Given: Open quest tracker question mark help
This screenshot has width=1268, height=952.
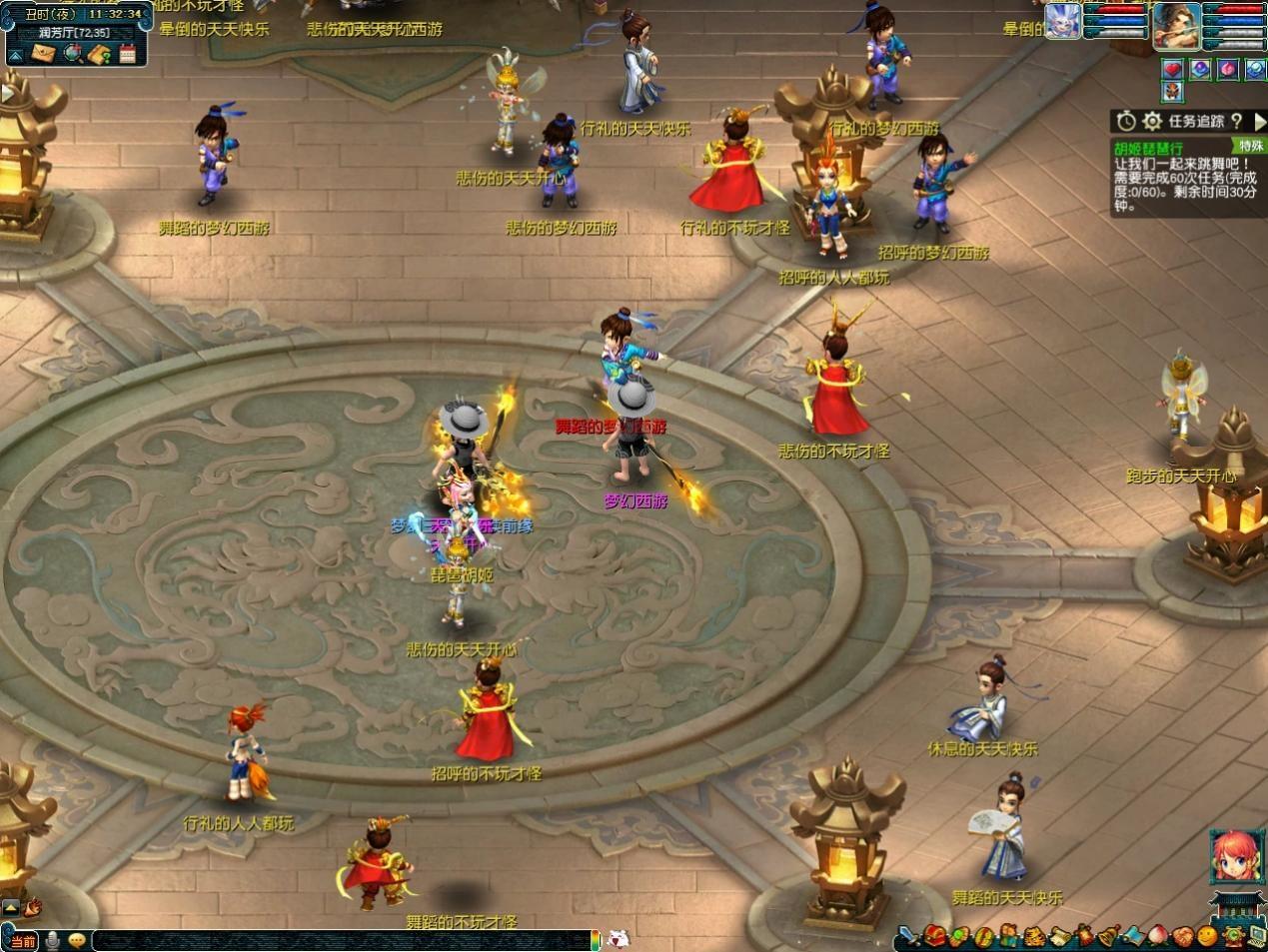Looking at the screenshot, I should 1237,121.
